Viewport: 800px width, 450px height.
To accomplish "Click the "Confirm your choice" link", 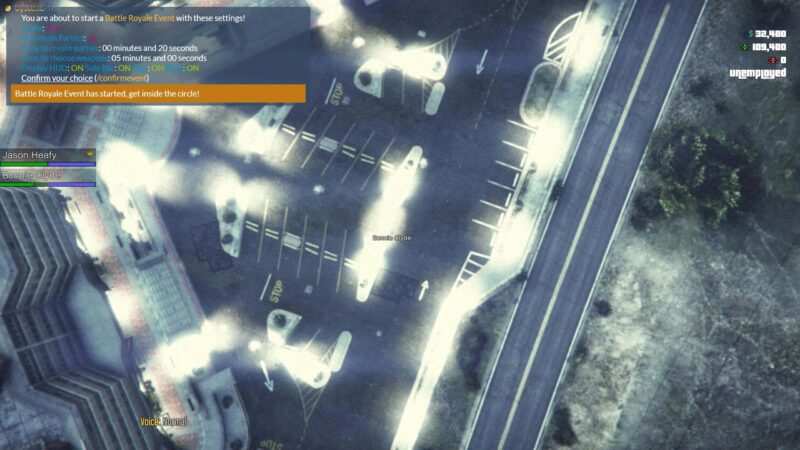I will point(56,78).
